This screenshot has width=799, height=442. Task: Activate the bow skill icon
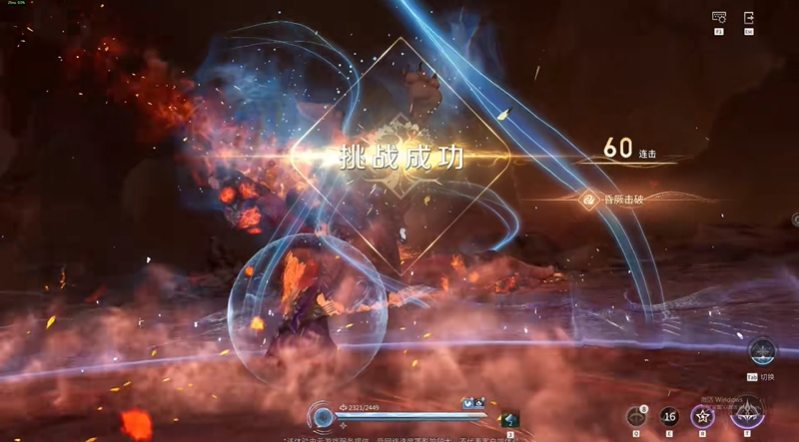636,416
